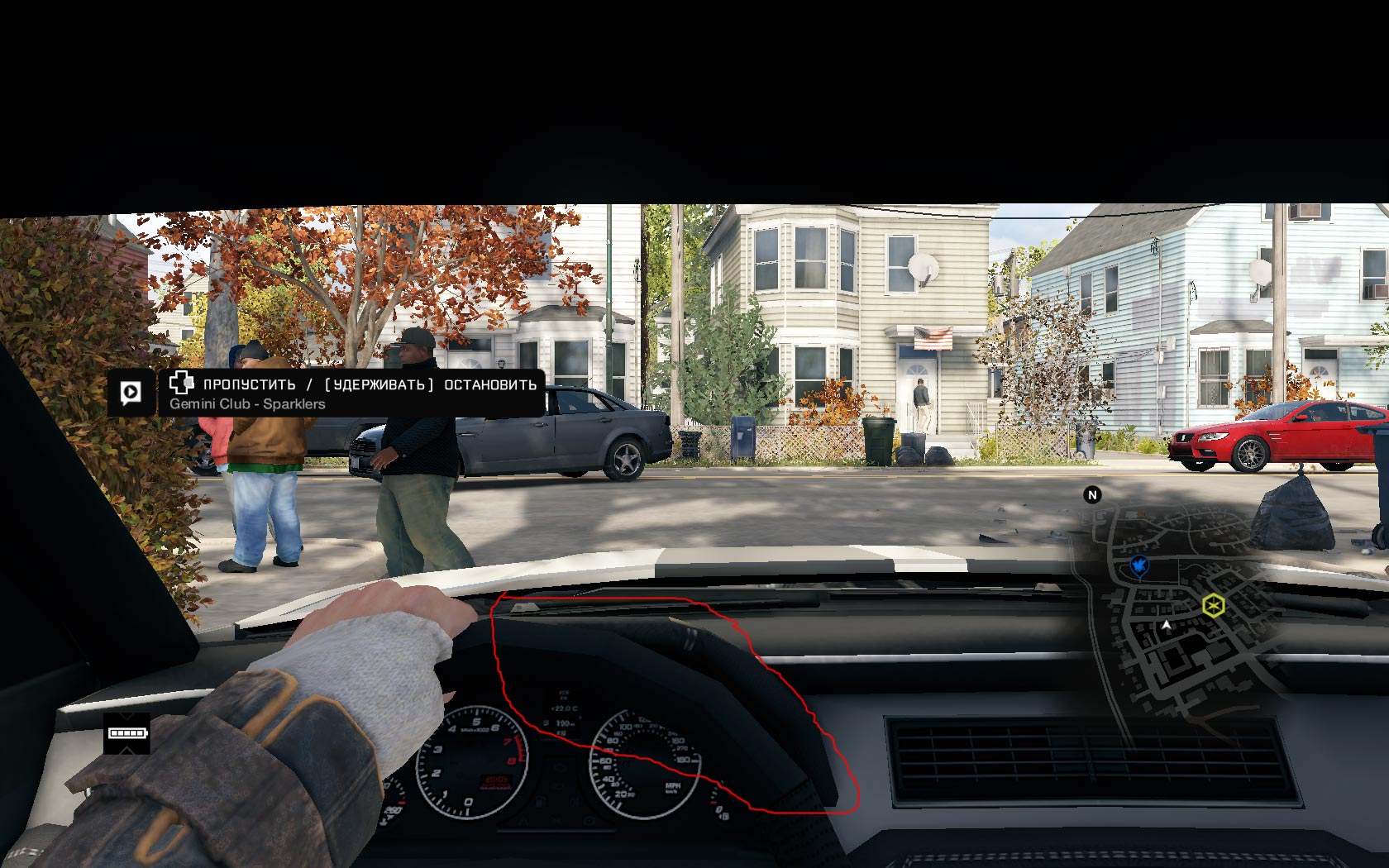Click the white player arrow on the minimap
The image size is (1389, 868).
coord(1166,626)
